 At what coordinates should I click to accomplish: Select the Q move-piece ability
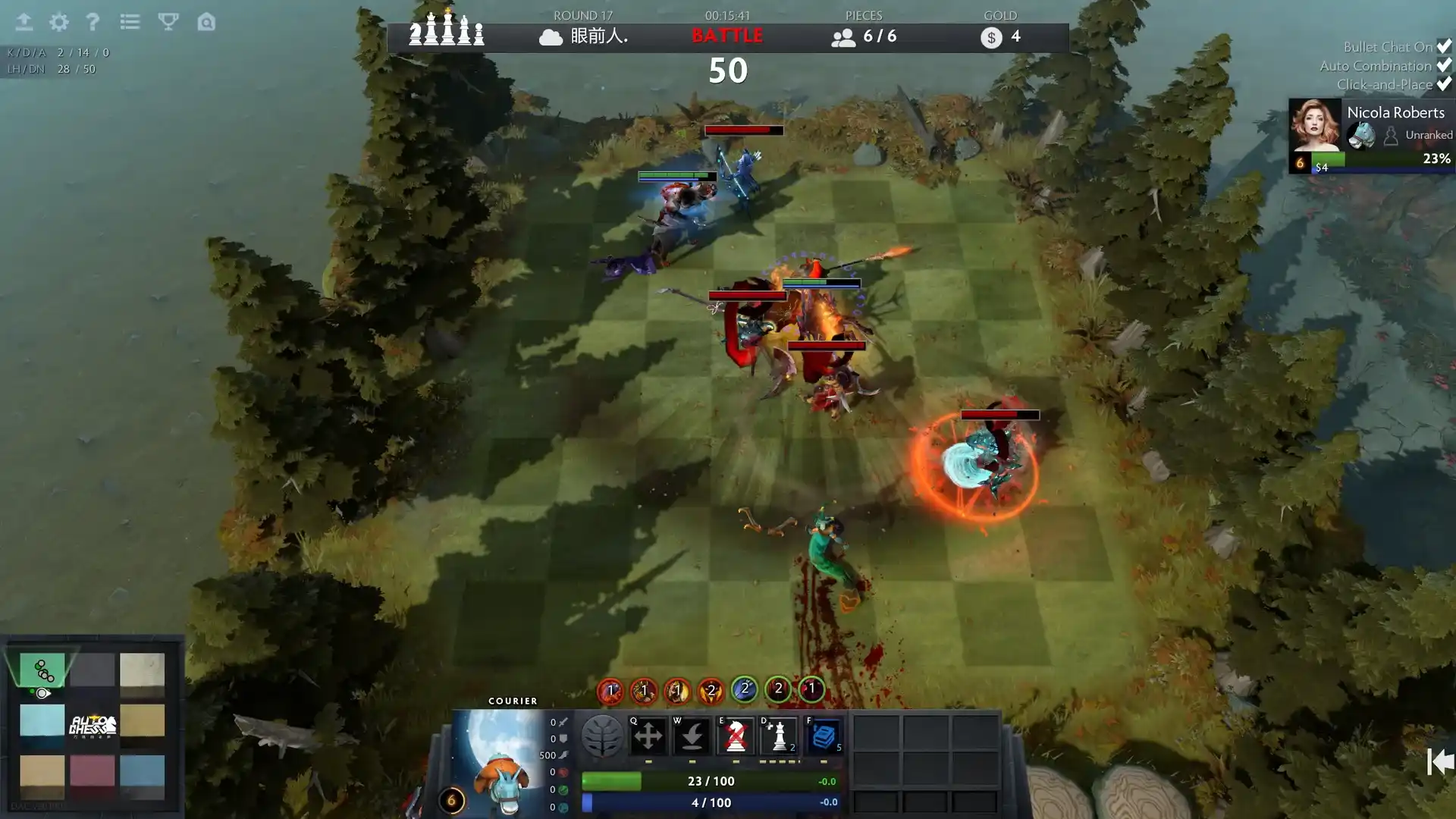tap(648, 736)
